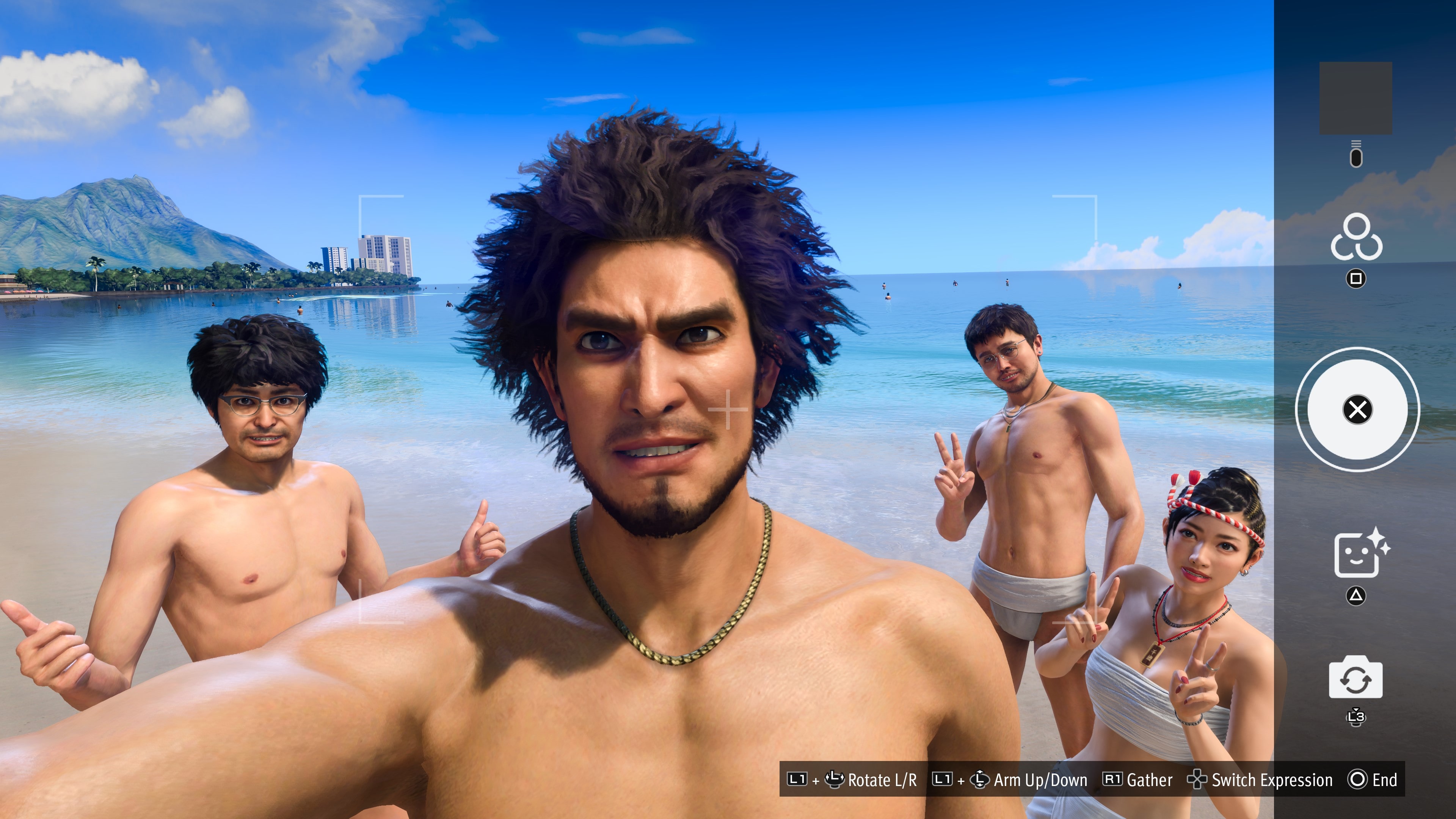This screenshot has height=819, width=1456.
Task: Open the photo preview thumbnail at top right
Action: [1357, 97]
